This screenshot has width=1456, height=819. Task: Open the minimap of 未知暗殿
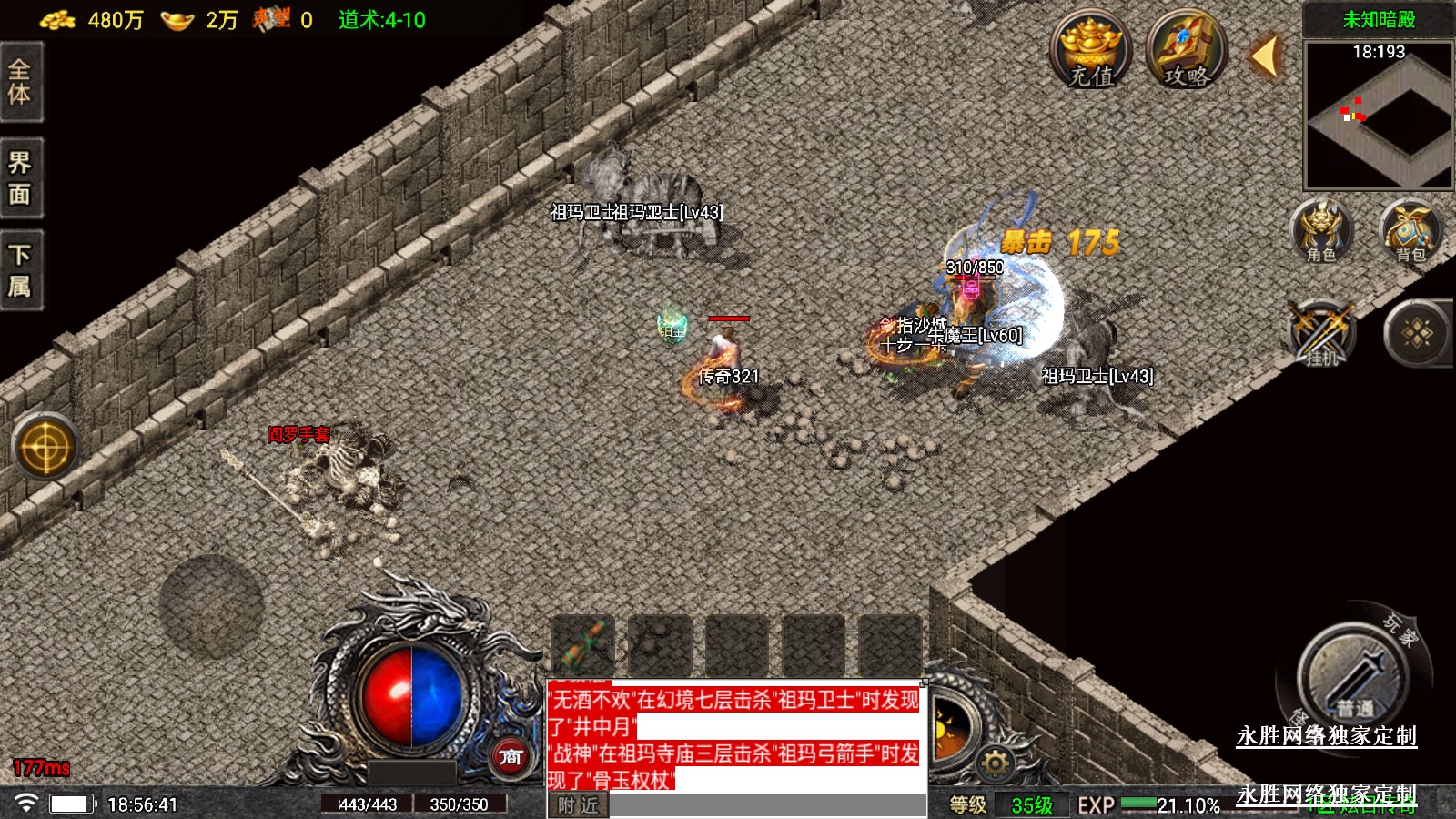[1378, 115]
